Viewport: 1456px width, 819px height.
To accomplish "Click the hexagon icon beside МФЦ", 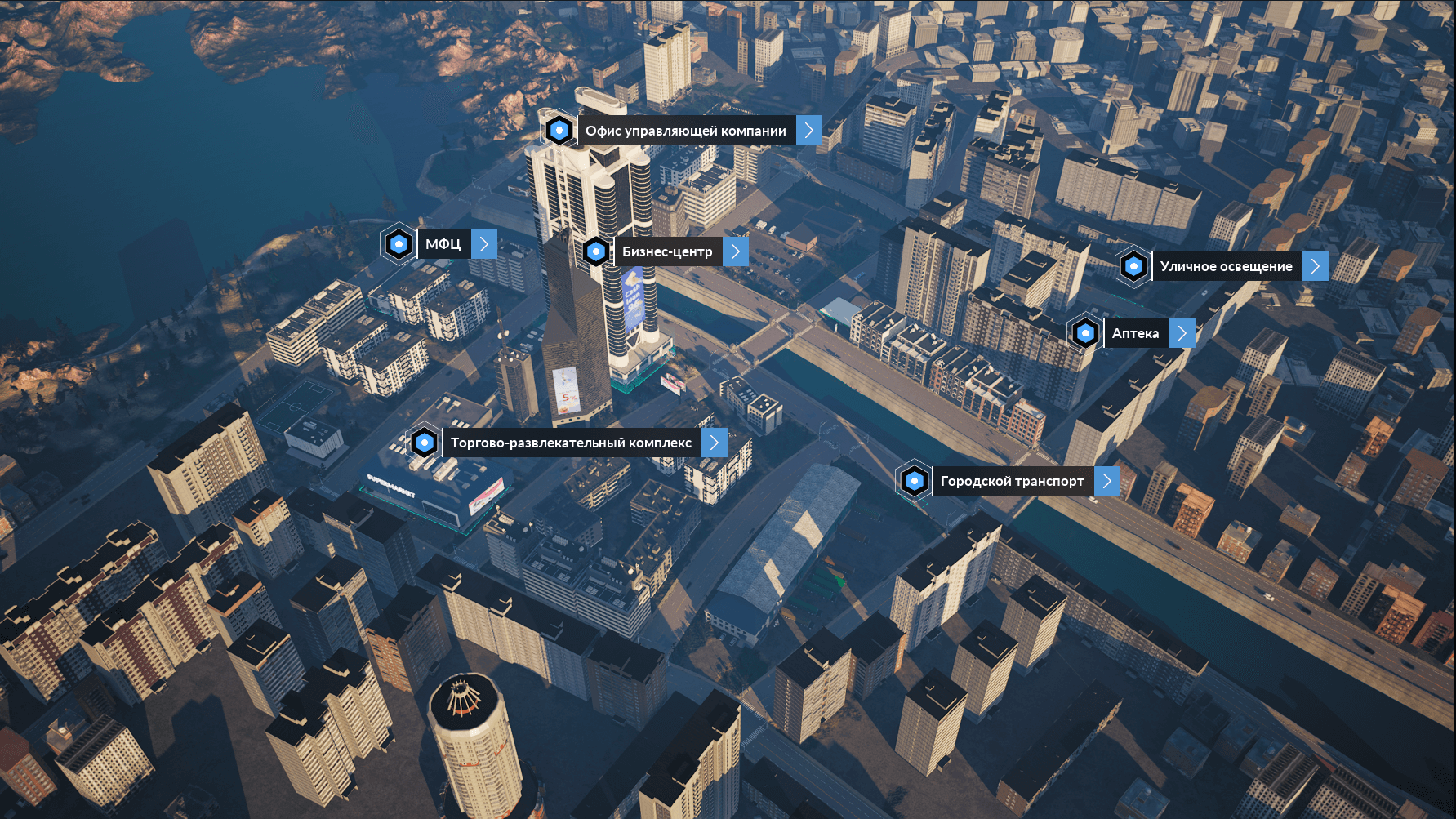I will 399,244.
